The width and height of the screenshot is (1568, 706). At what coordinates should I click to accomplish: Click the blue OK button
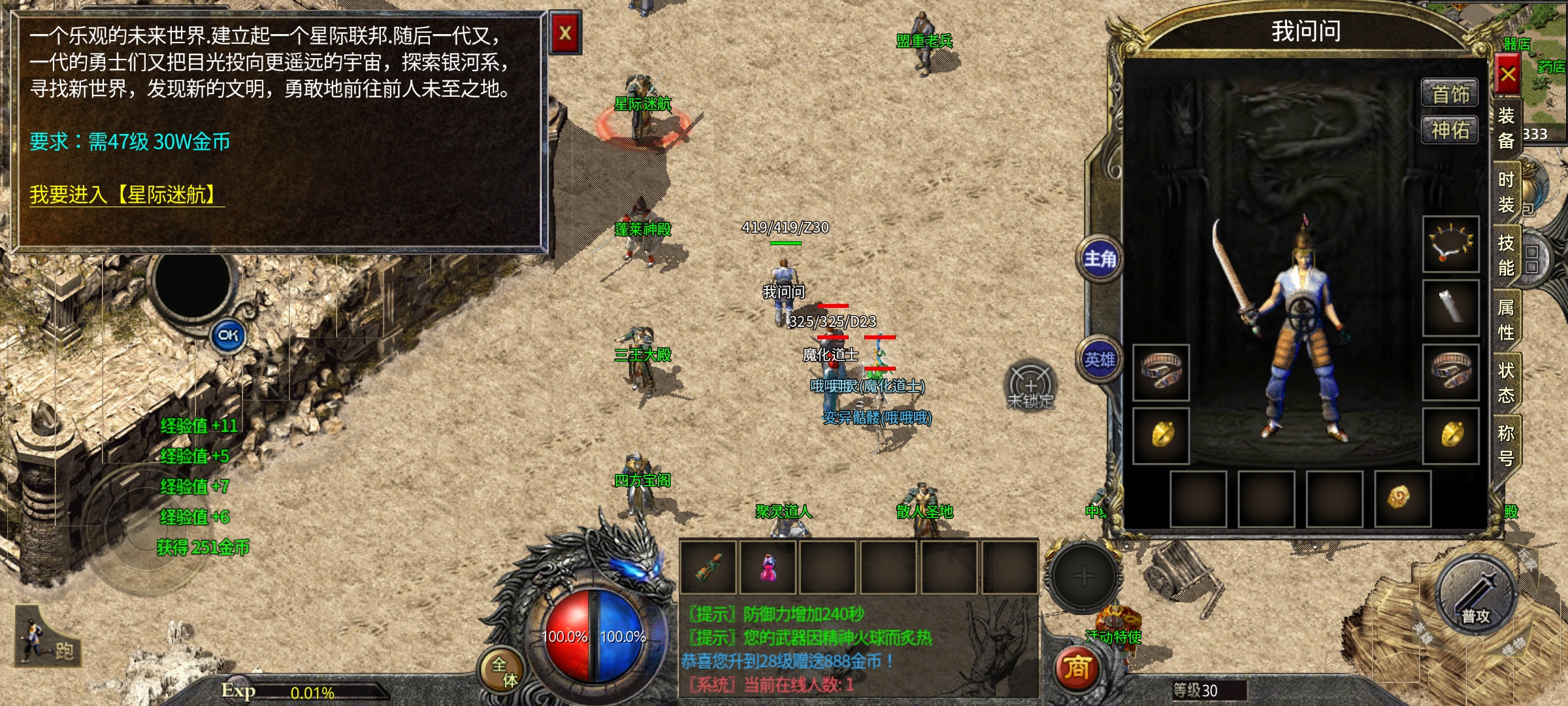pyautogui.click(x=228, y=335)
